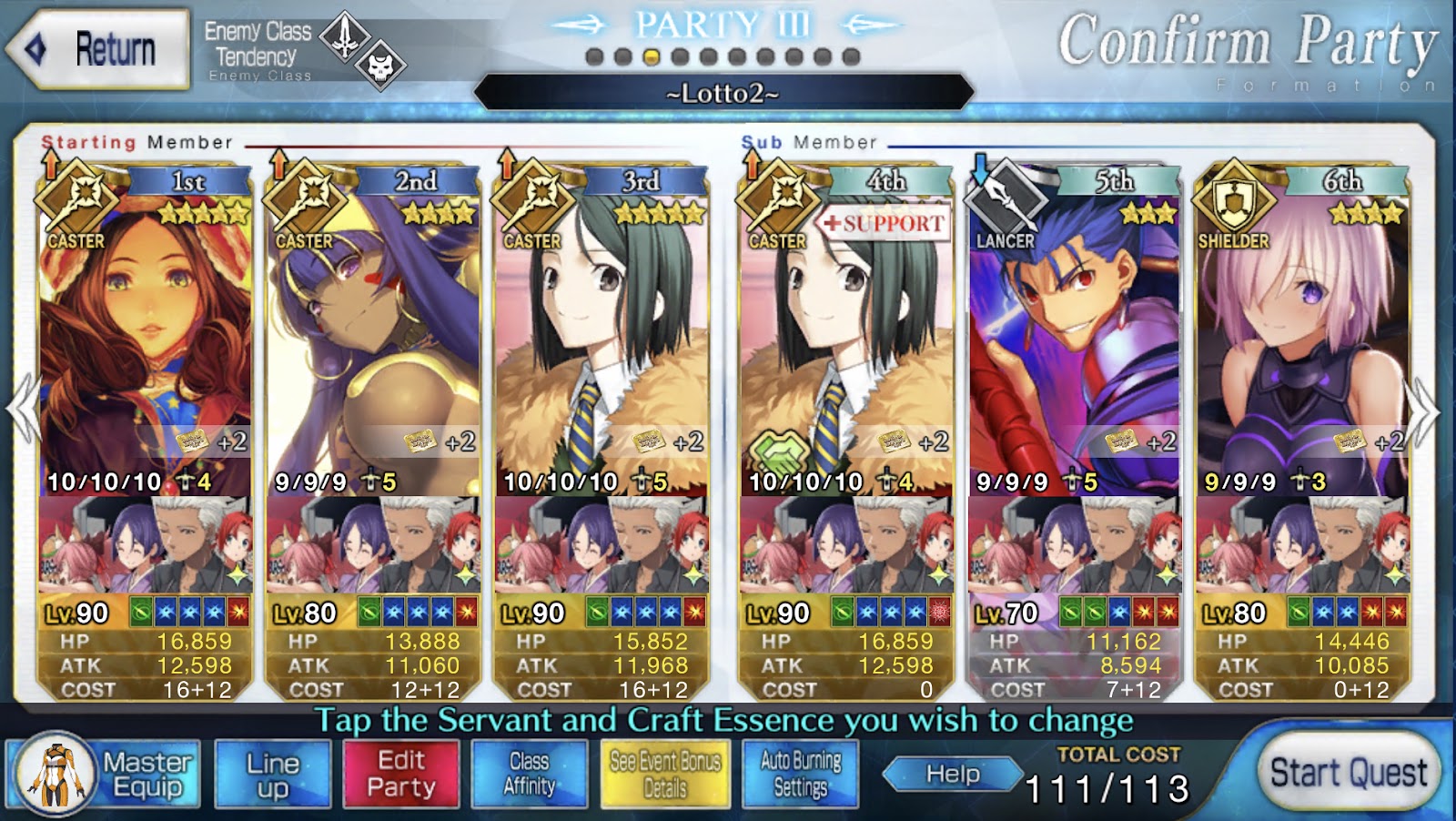Change the Shielder's Craft Essence
This screenshot has height=821, width=1456.
pos(1301,546)
